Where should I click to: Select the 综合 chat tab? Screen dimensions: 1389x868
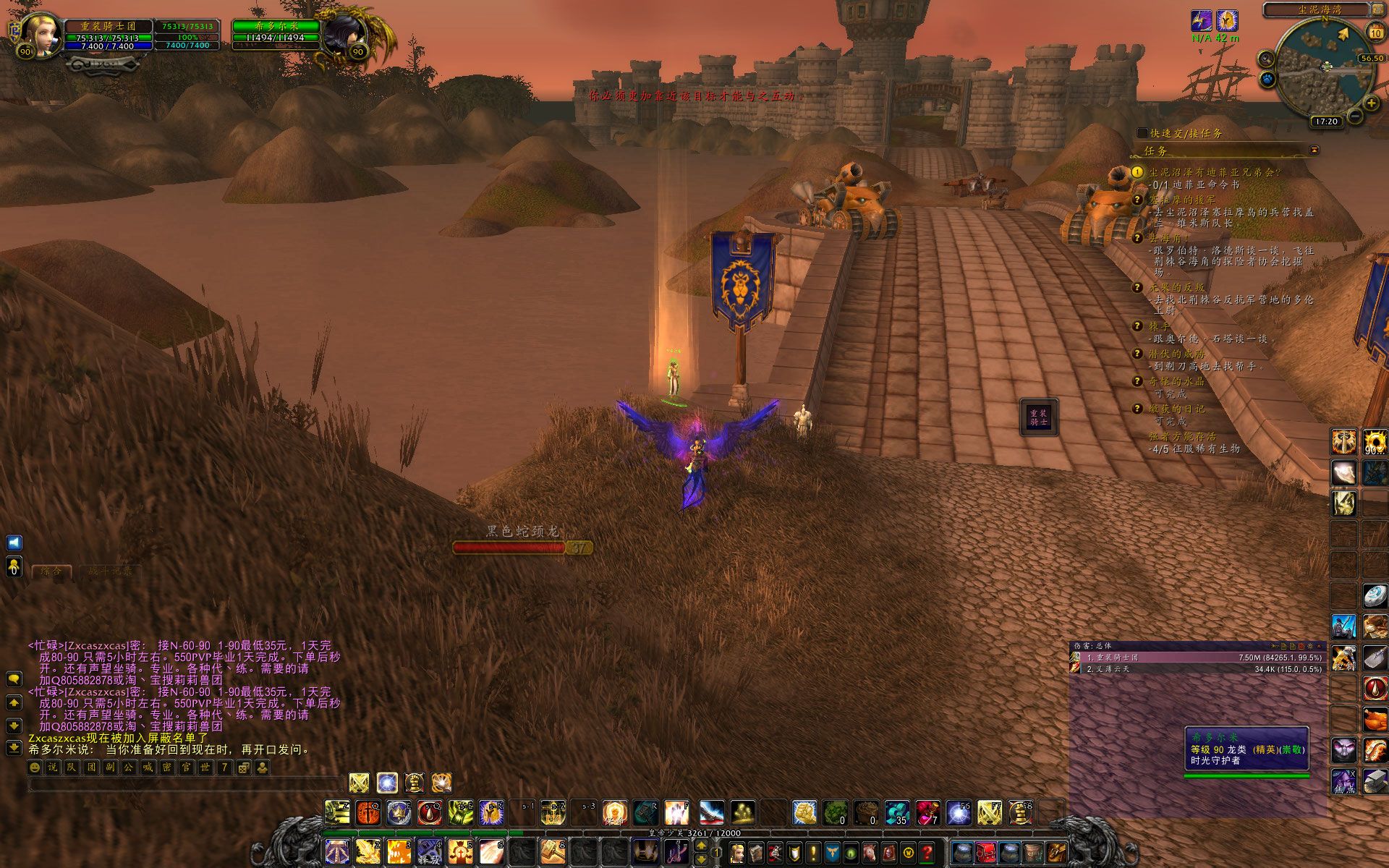51,571
